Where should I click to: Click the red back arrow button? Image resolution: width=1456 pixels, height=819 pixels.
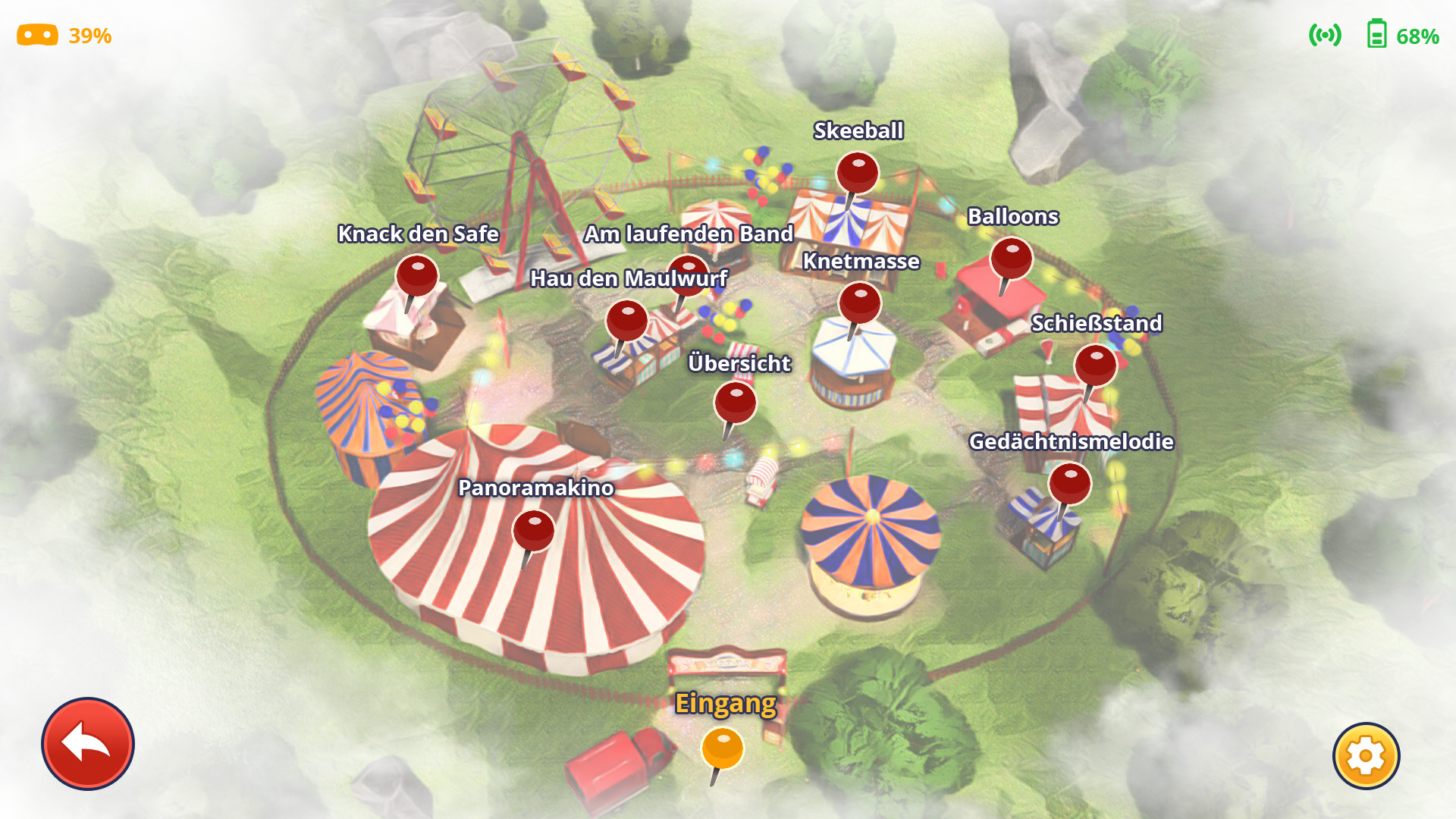pyautogui.click(x=88, y=744)
